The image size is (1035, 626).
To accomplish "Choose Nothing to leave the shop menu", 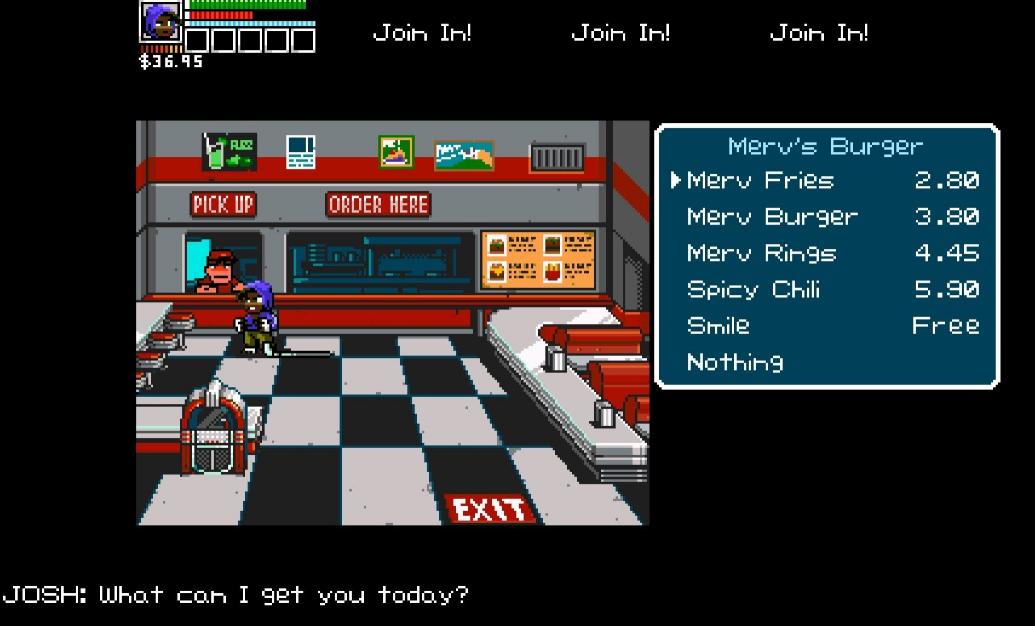I will click(x=735, y=362).
